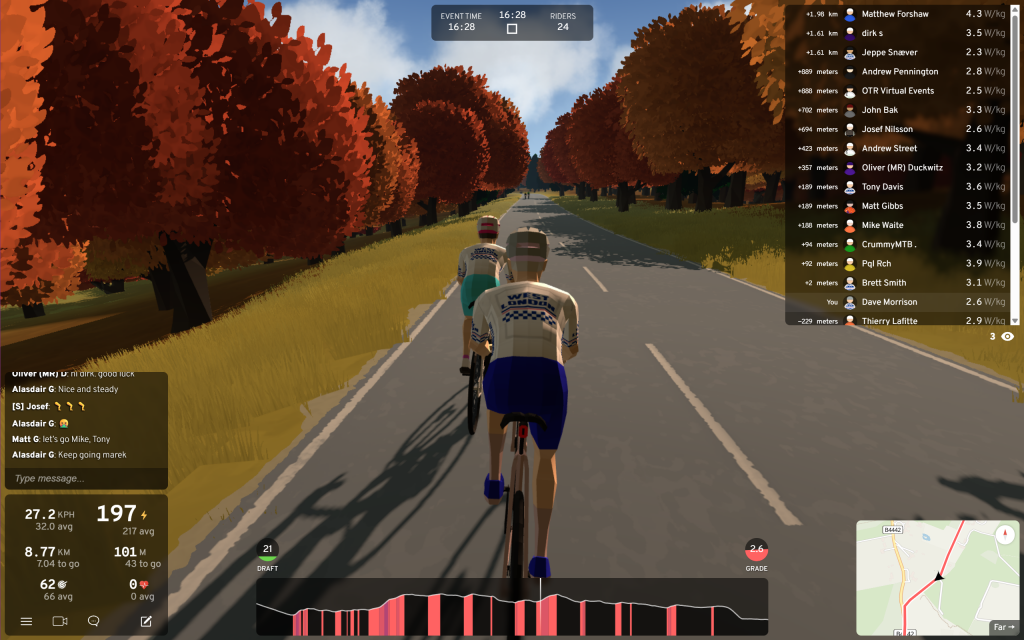Click the stop square button under event time
Image resolution: width=1024 pixels, height=640 pixels.
tap(512, 29)
